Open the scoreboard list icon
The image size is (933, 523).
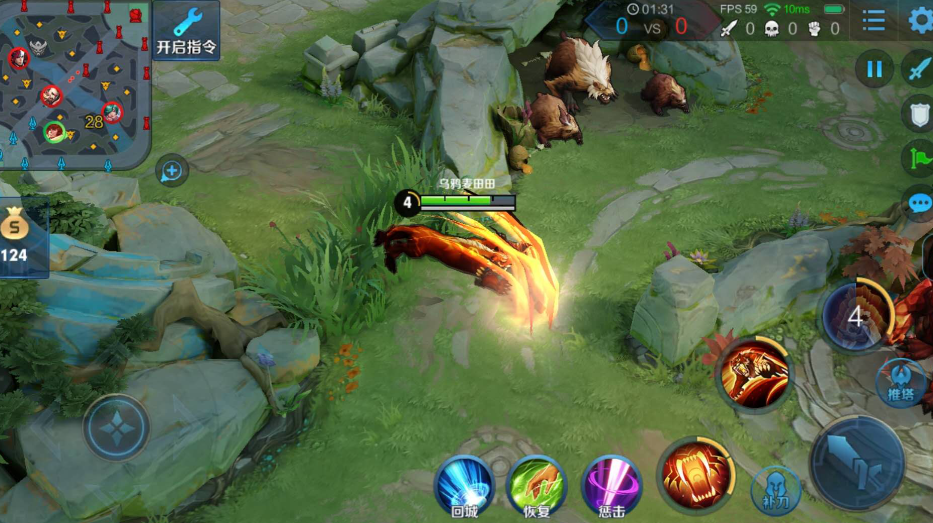click(874, 20)
